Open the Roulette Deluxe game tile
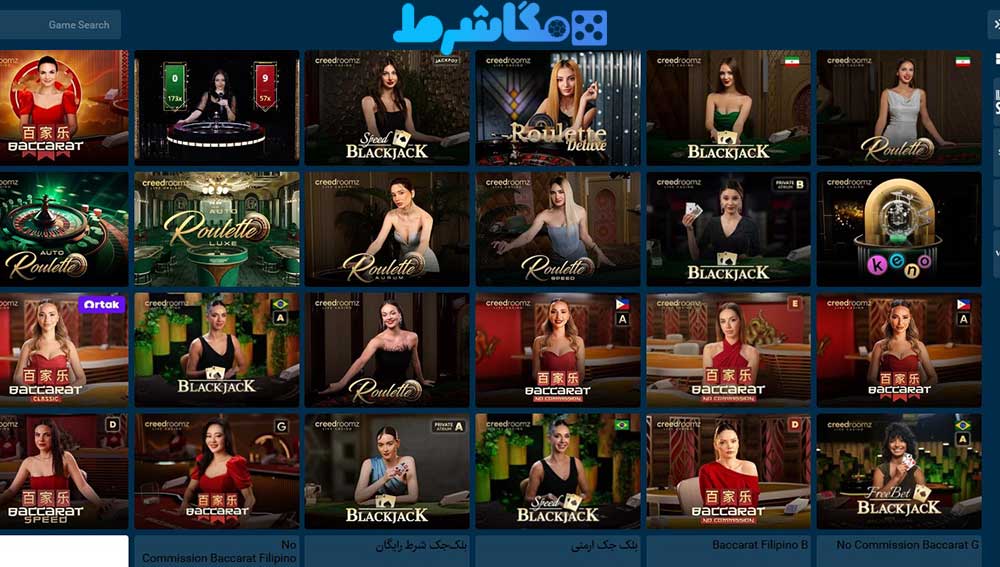The image size is (1000, 567). click(x=558, y=107)
